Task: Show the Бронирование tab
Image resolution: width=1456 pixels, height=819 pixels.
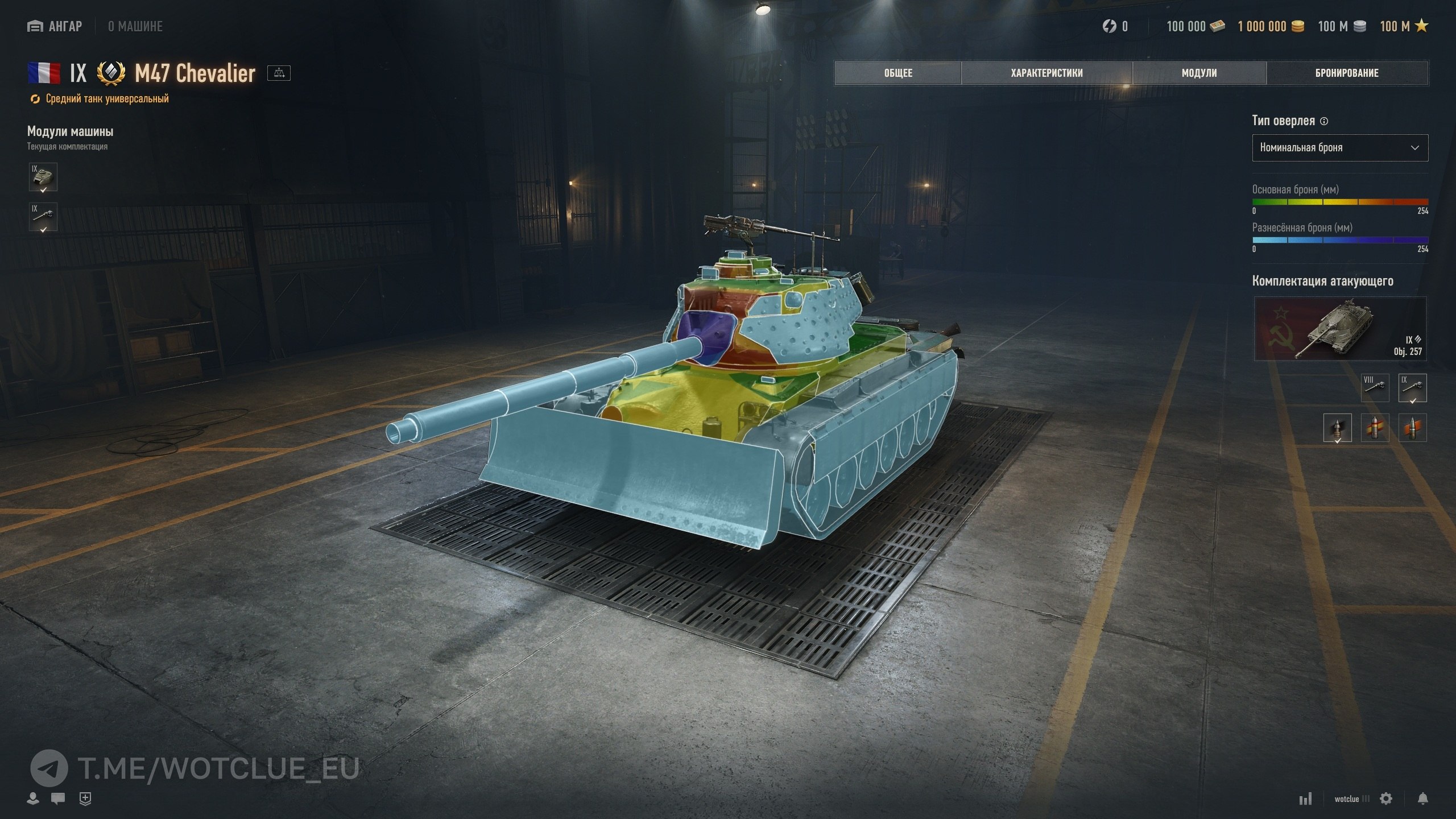Action: [1347, 73]
